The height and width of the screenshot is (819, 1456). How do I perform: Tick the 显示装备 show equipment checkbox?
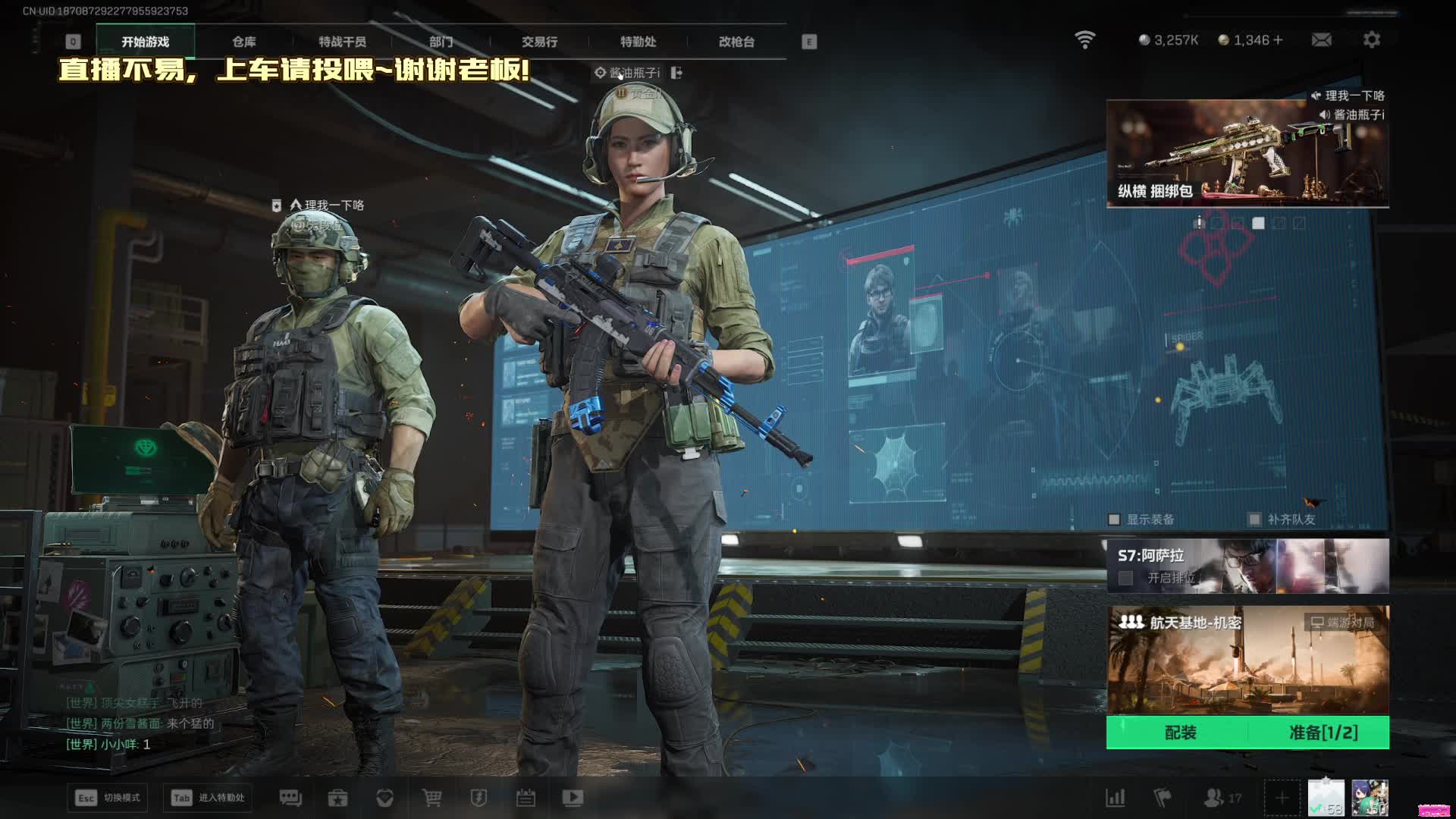point(1114,519)
